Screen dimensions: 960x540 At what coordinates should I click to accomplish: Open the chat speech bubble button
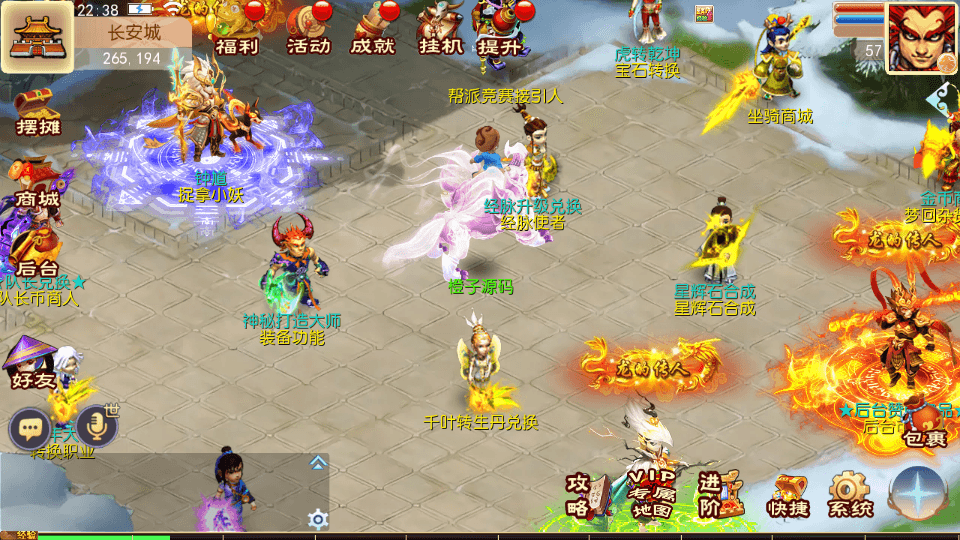(30, 429)
